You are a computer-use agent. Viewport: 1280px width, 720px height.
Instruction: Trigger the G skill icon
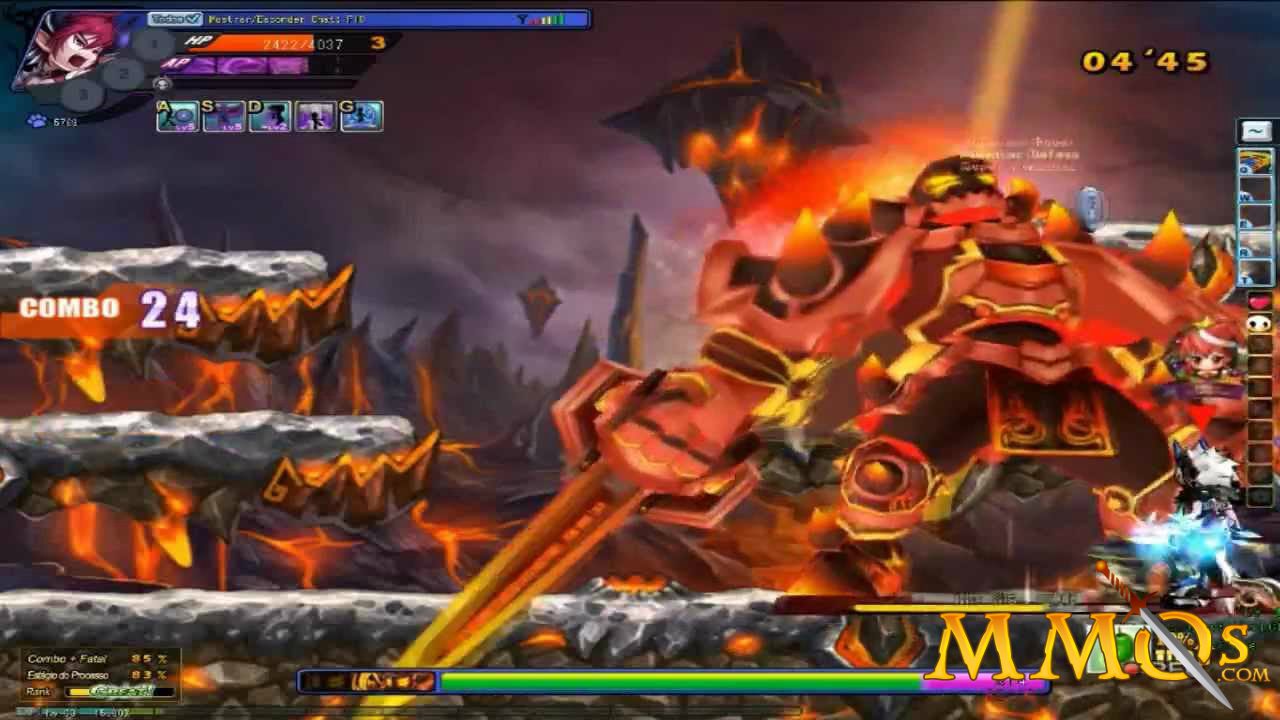(364, 117)
